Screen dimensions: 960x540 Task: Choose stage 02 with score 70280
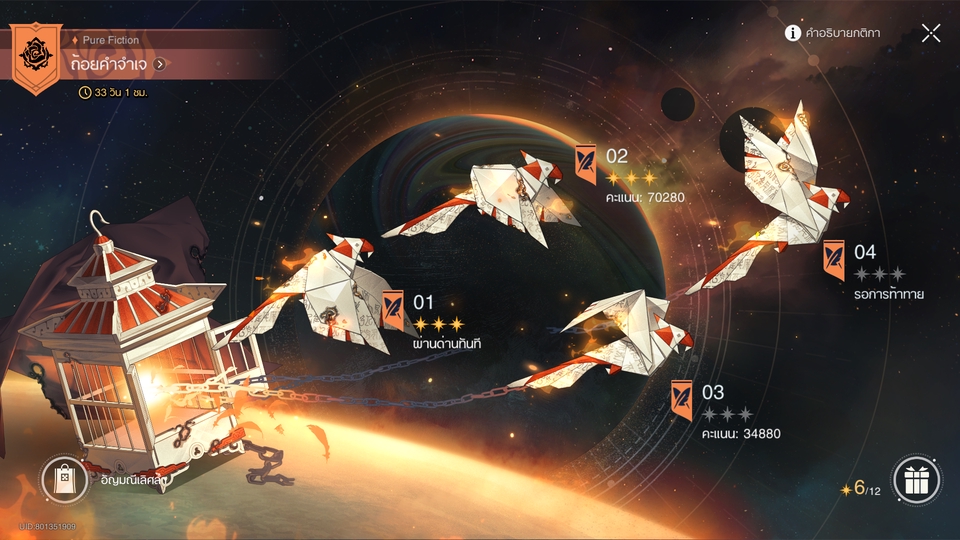point(587,158)
